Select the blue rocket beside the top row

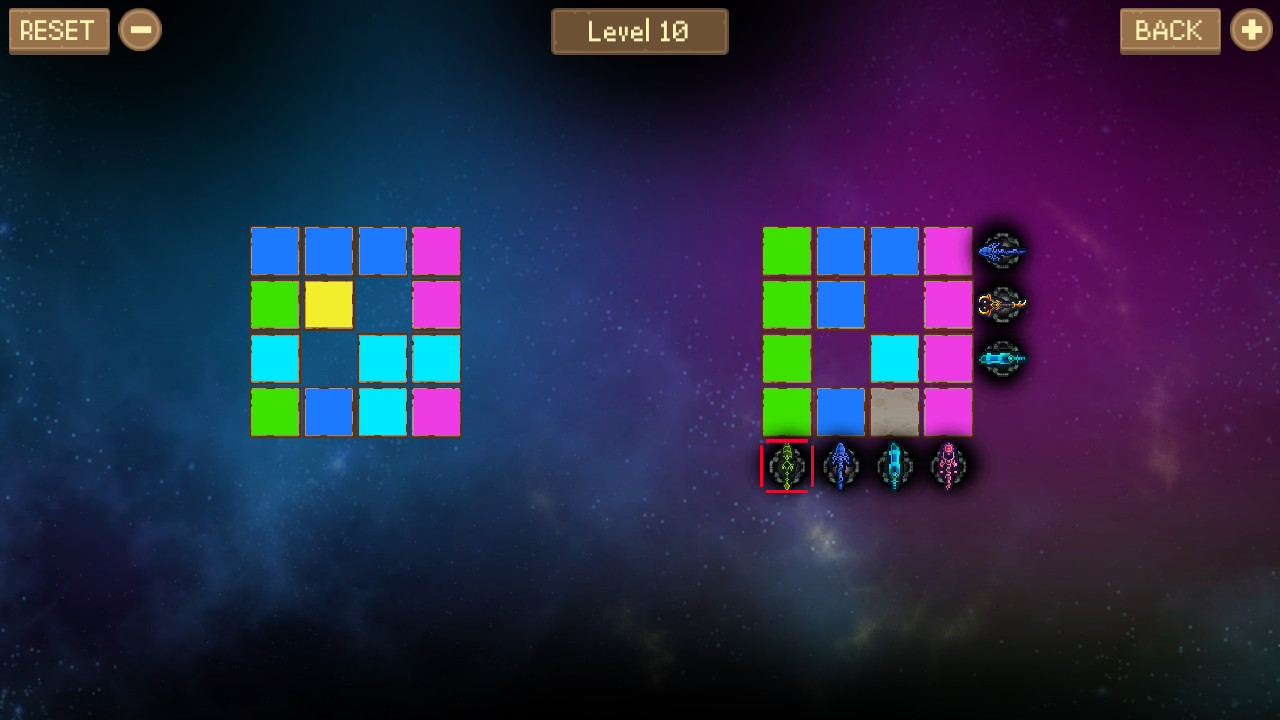click(1002, 251)
